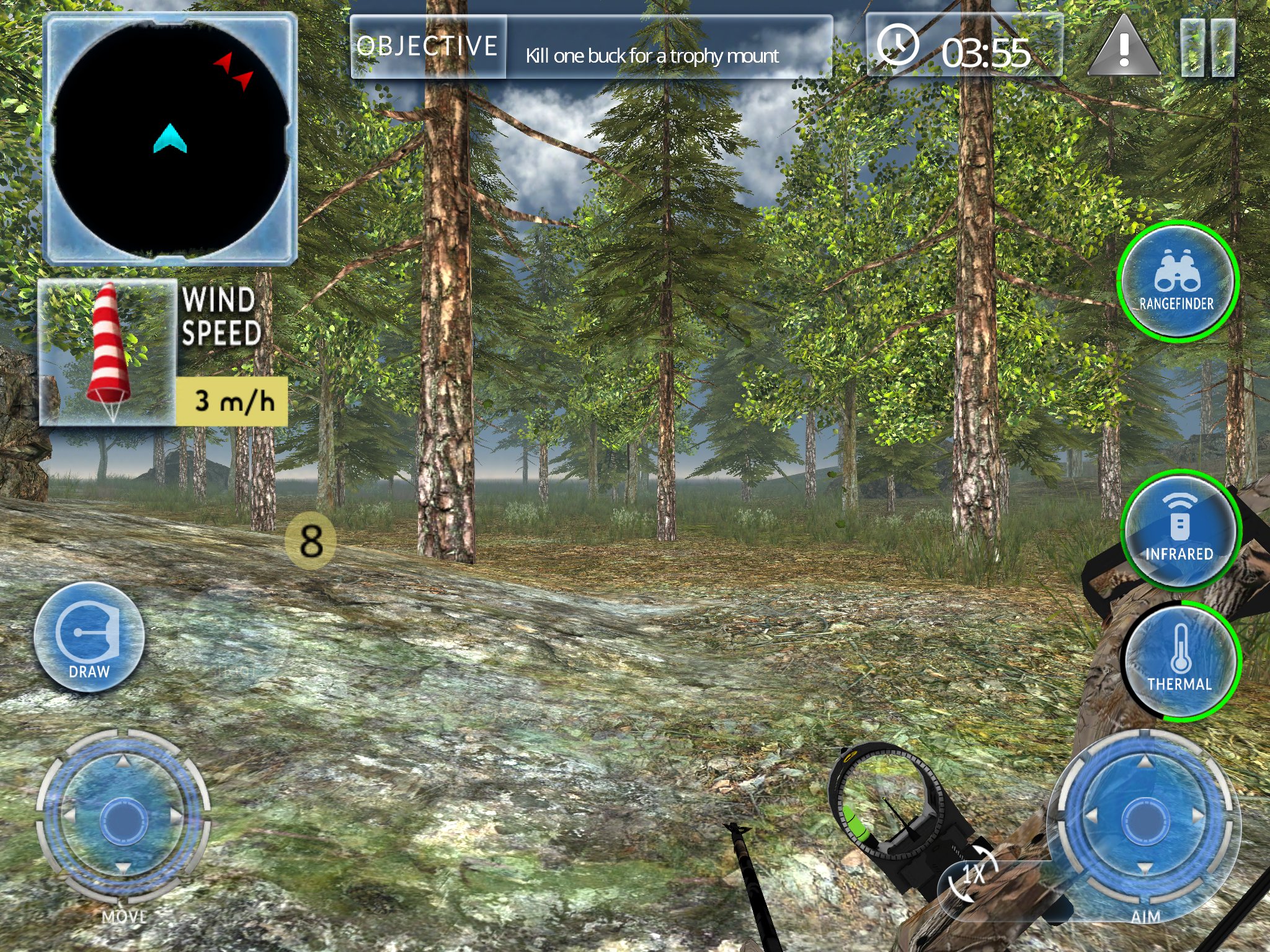Select the Objective tracker panel
The height and width of the screenshot is (952, 1270).
(591, 48)
